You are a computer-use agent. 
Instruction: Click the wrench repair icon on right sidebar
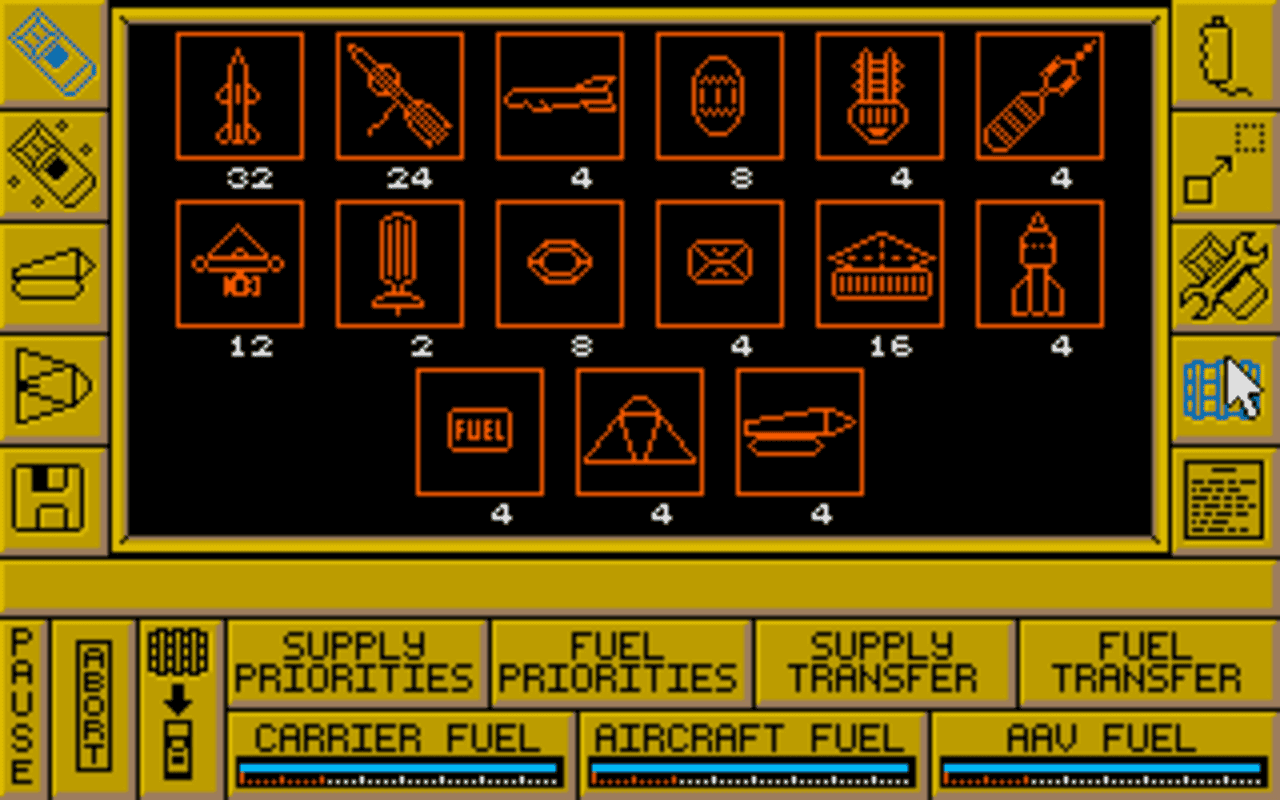coord(1222,276)
